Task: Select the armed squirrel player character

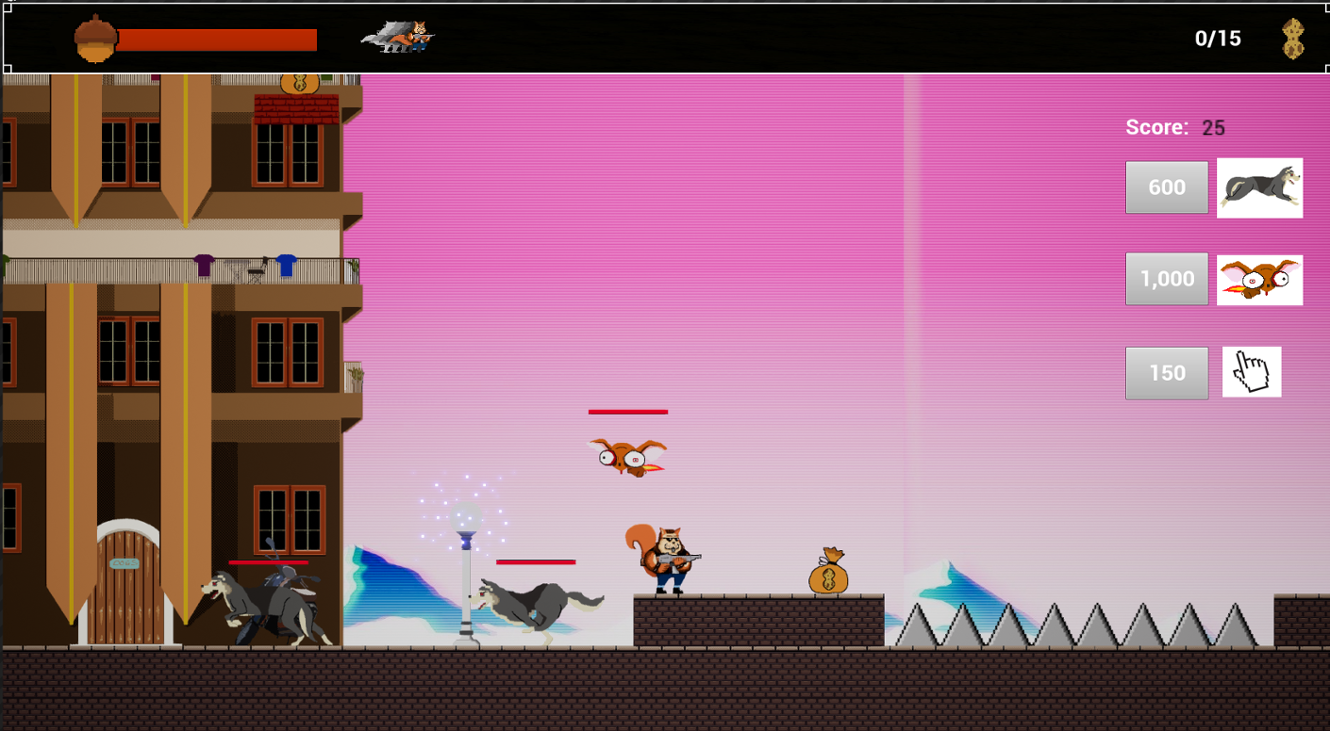Action: tap(666, 556)
